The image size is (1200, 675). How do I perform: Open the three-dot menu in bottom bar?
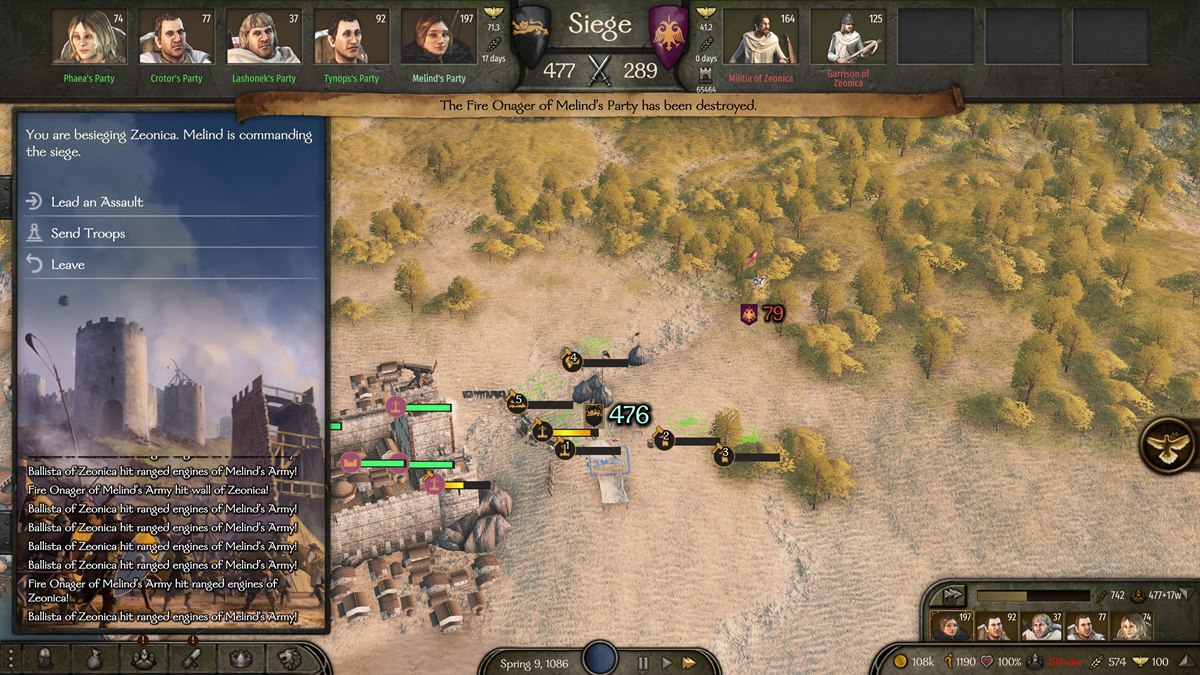[x=13, y=658]
